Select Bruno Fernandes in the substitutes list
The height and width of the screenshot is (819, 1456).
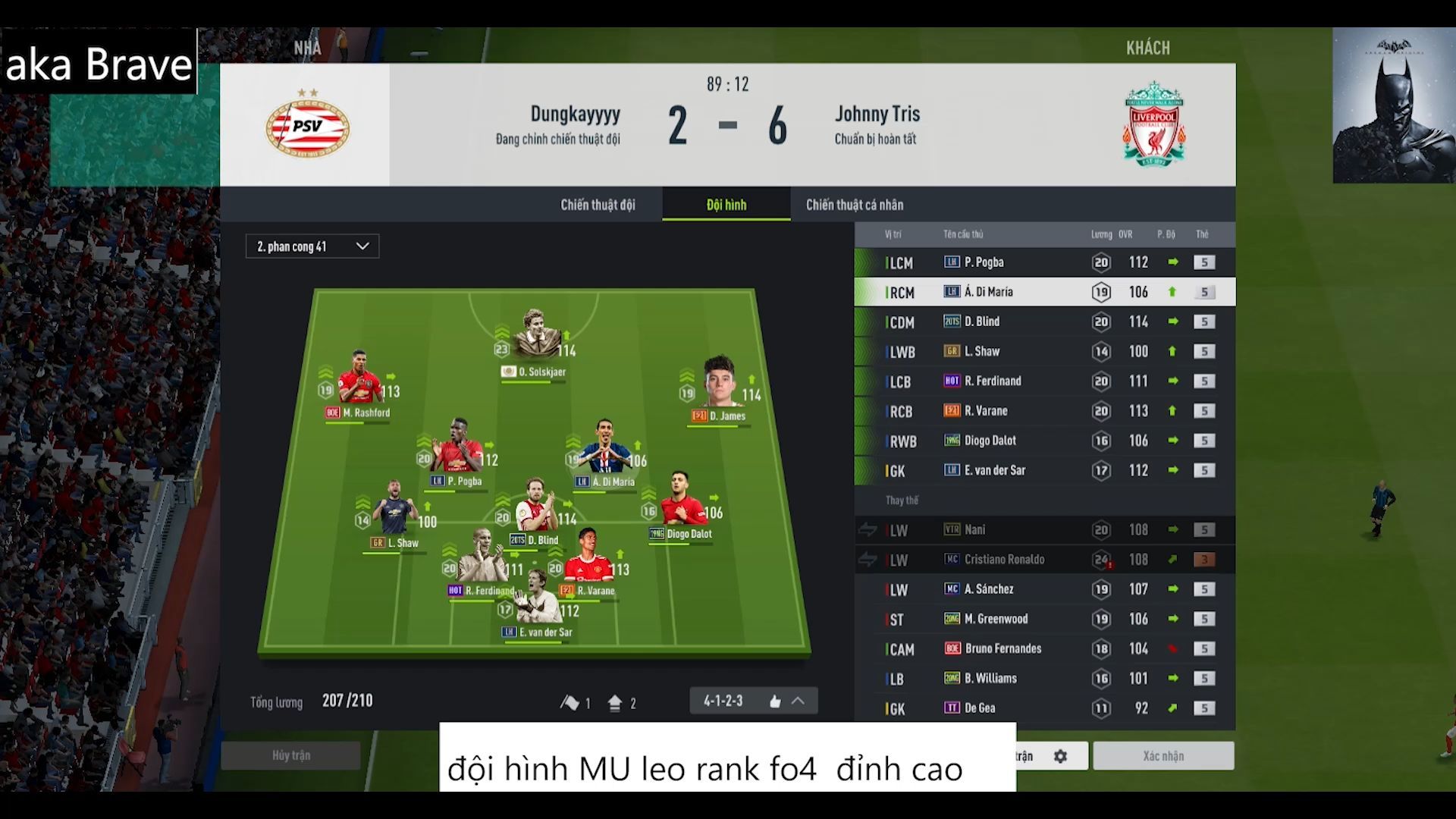pyautogui.click(x=1044, y=649)
